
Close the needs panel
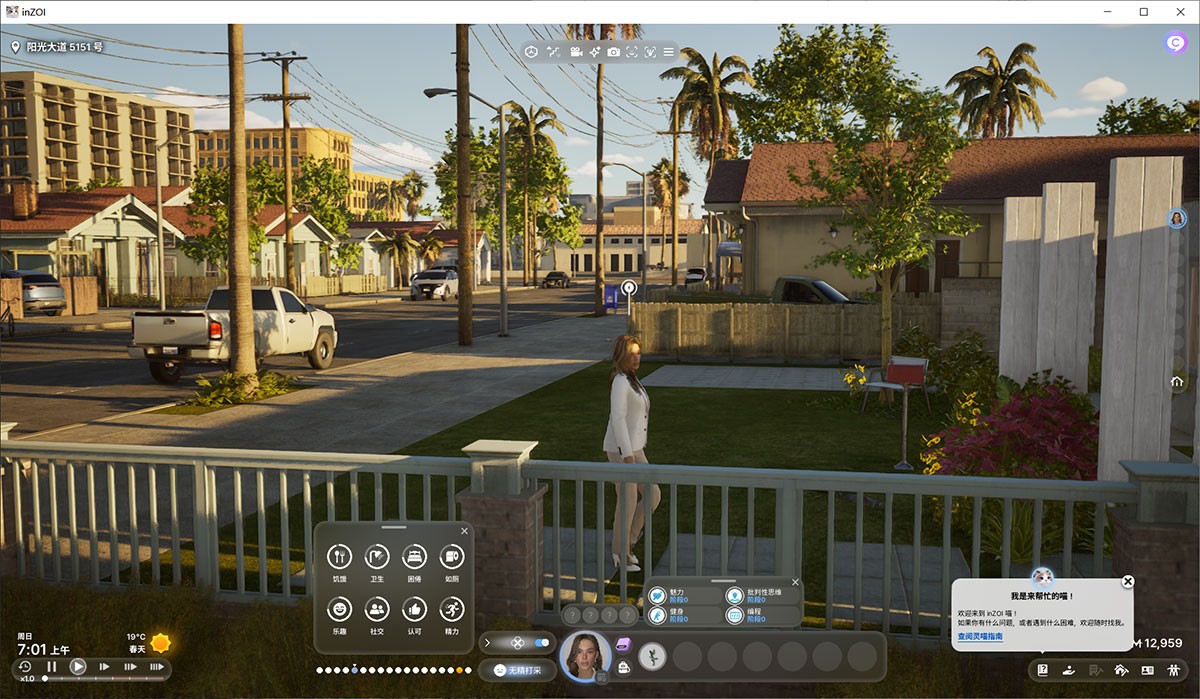464,531
